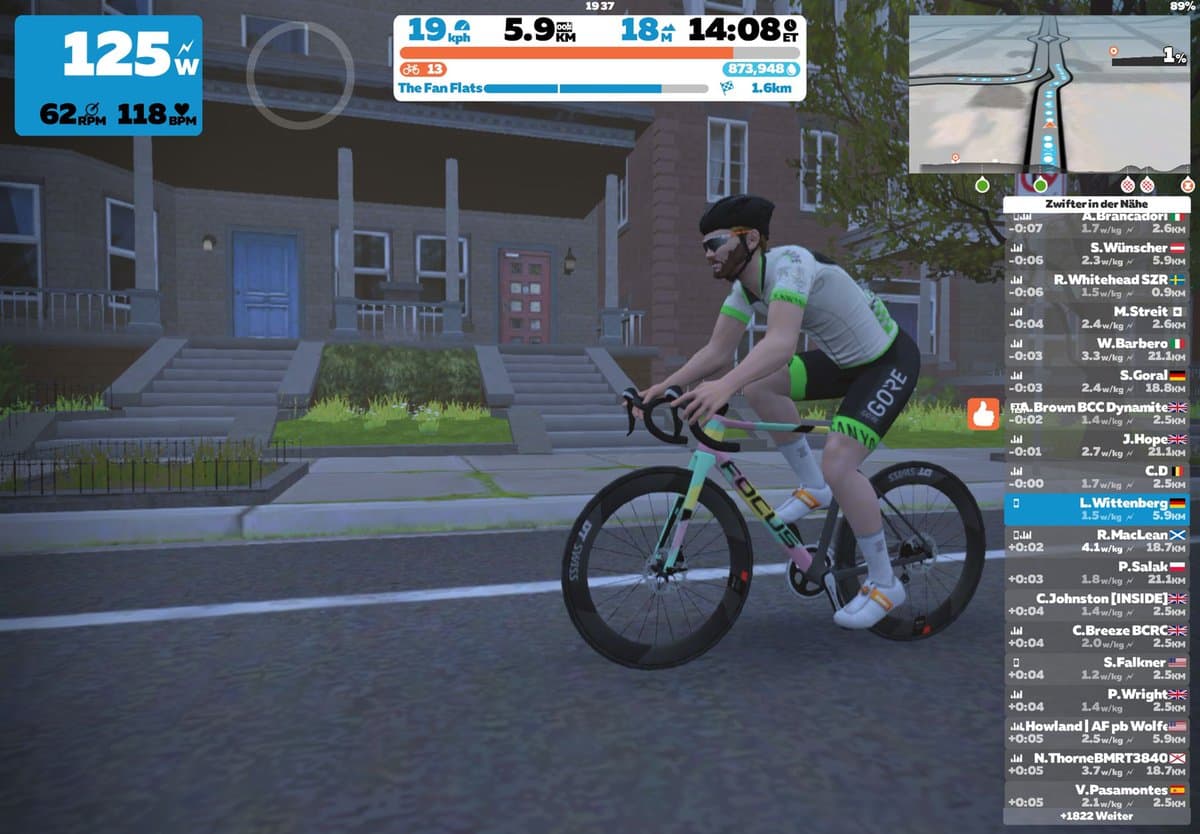Show more riders via +1822 Weiter
The width and height of the screenshot is (1200, 834).
tap(1099, 816)
